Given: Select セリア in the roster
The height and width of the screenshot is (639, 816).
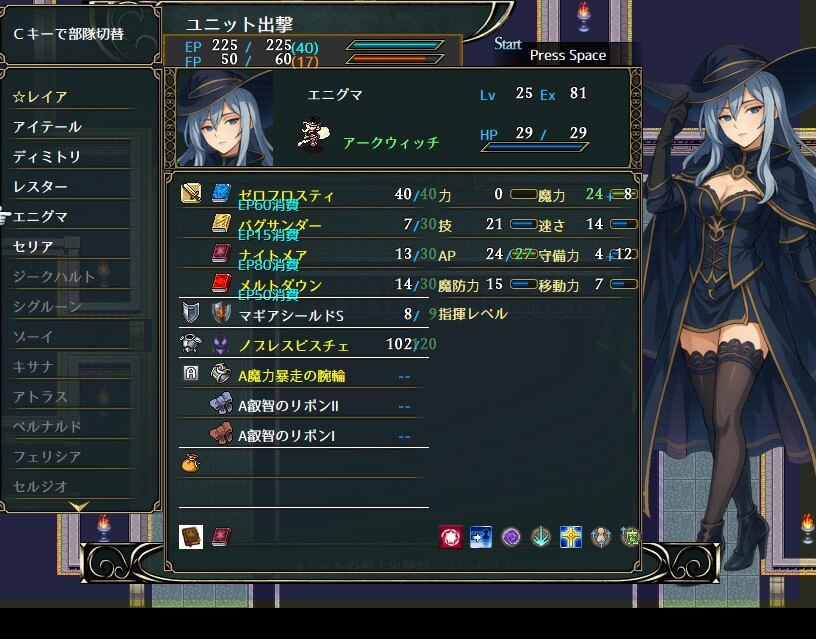Looking at the screenshot, I should coord(34,246).
